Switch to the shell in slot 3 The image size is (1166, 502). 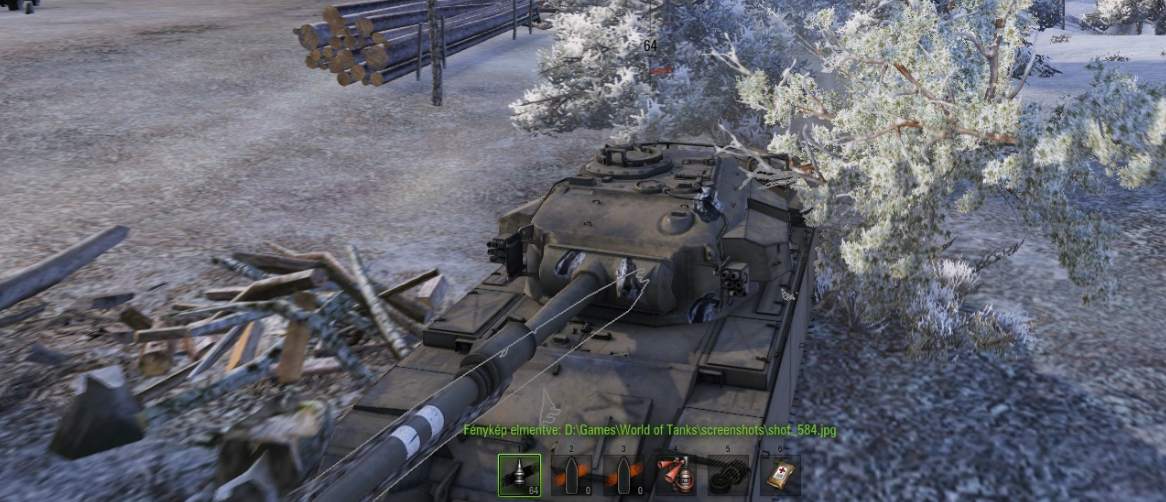coord(623,475)
